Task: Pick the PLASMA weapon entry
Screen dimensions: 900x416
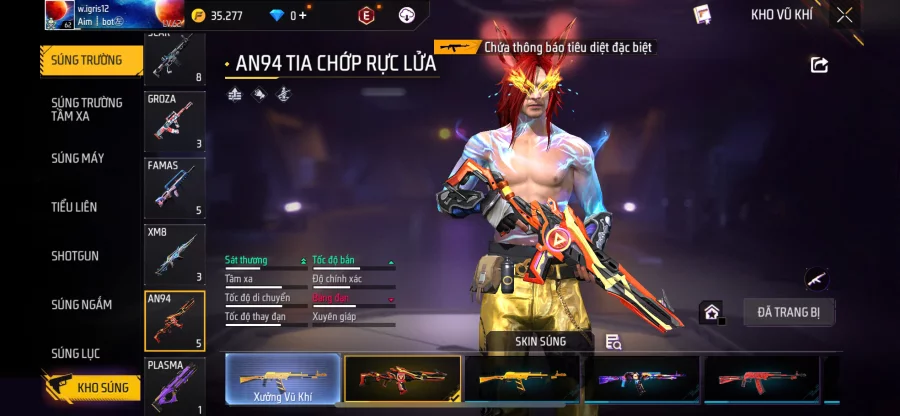Action: [175, 386]
